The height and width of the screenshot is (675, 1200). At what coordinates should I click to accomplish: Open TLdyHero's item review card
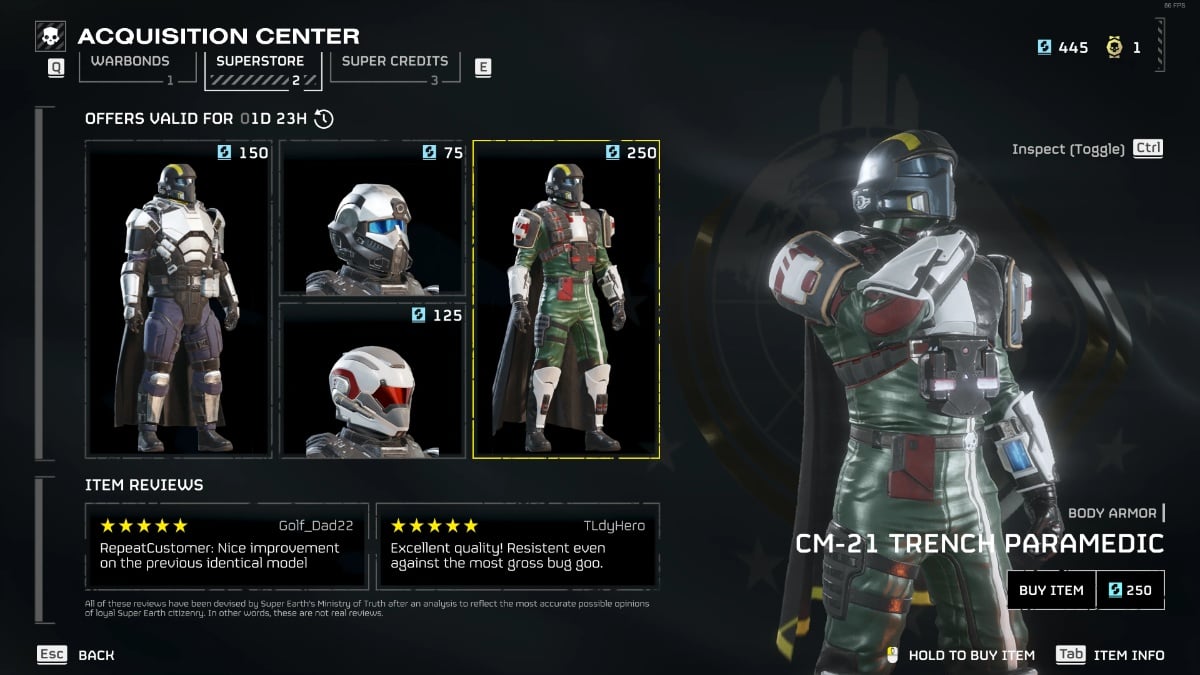pos(518,546)
